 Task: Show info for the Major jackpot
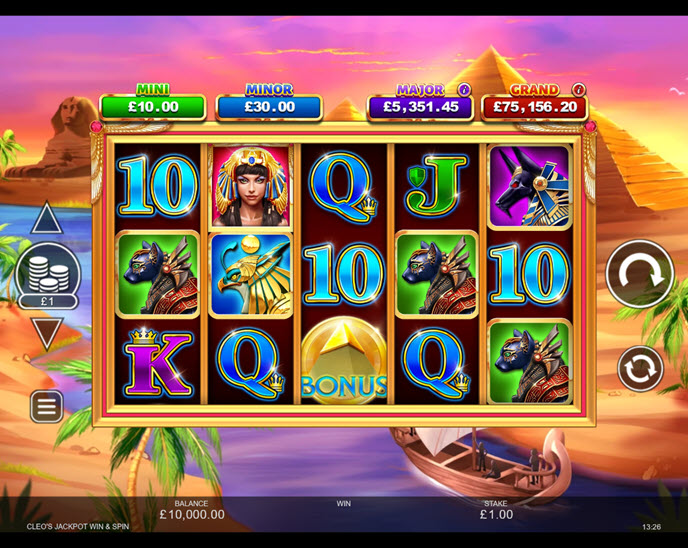pos(464,89)
